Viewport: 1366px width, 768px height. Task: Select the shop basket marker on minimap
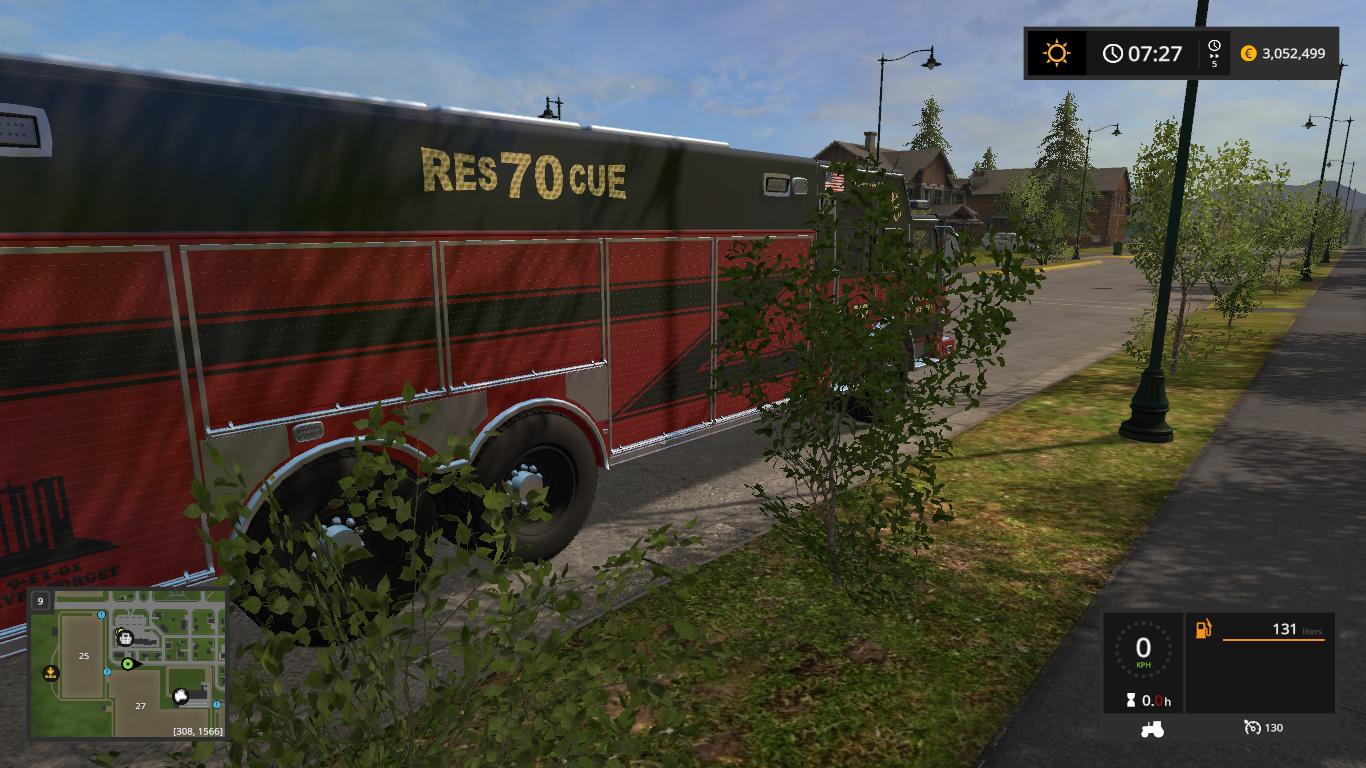pyautogui.click(x=125, y=637)
